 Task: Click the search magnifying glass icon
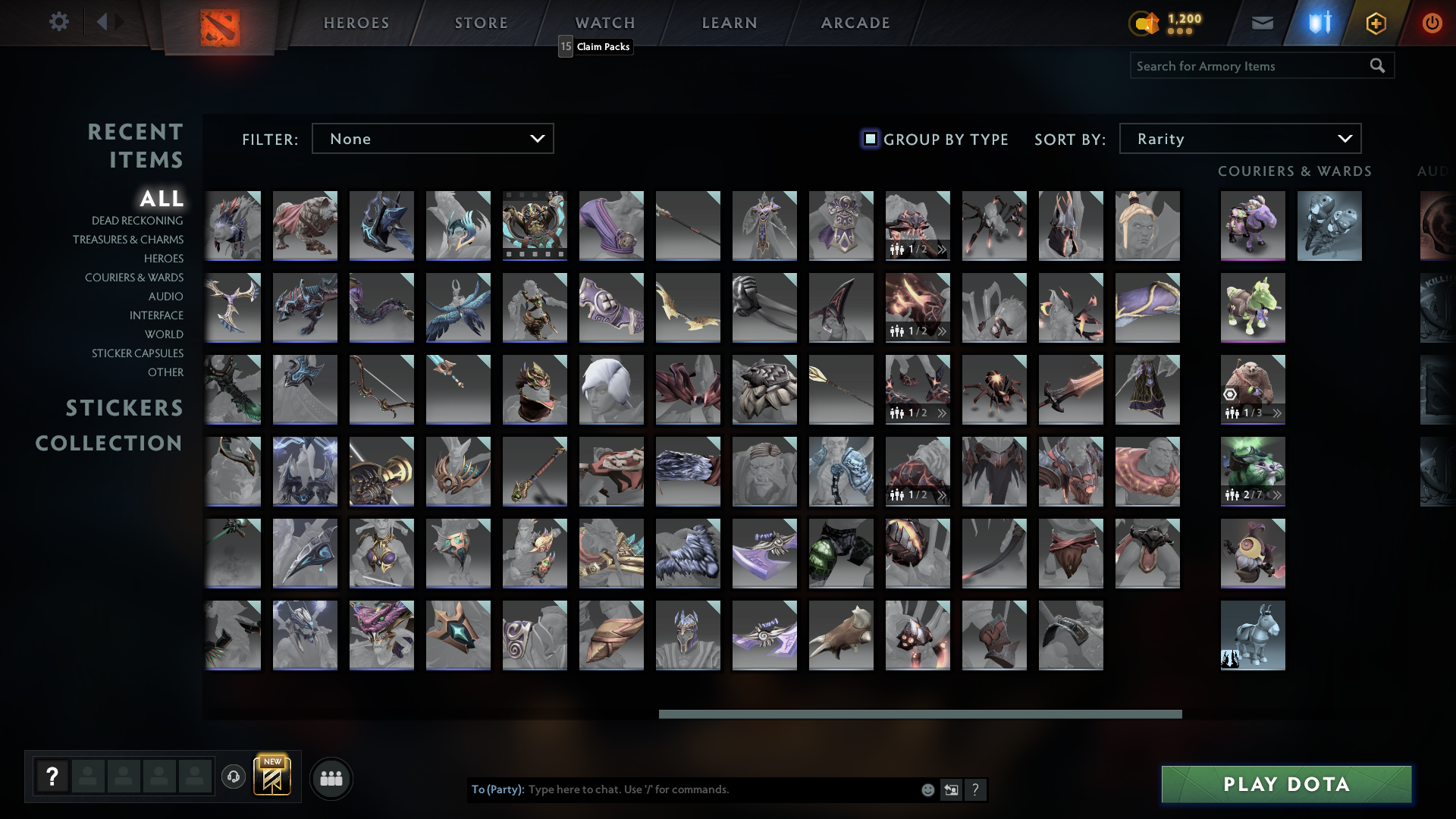1378,66
